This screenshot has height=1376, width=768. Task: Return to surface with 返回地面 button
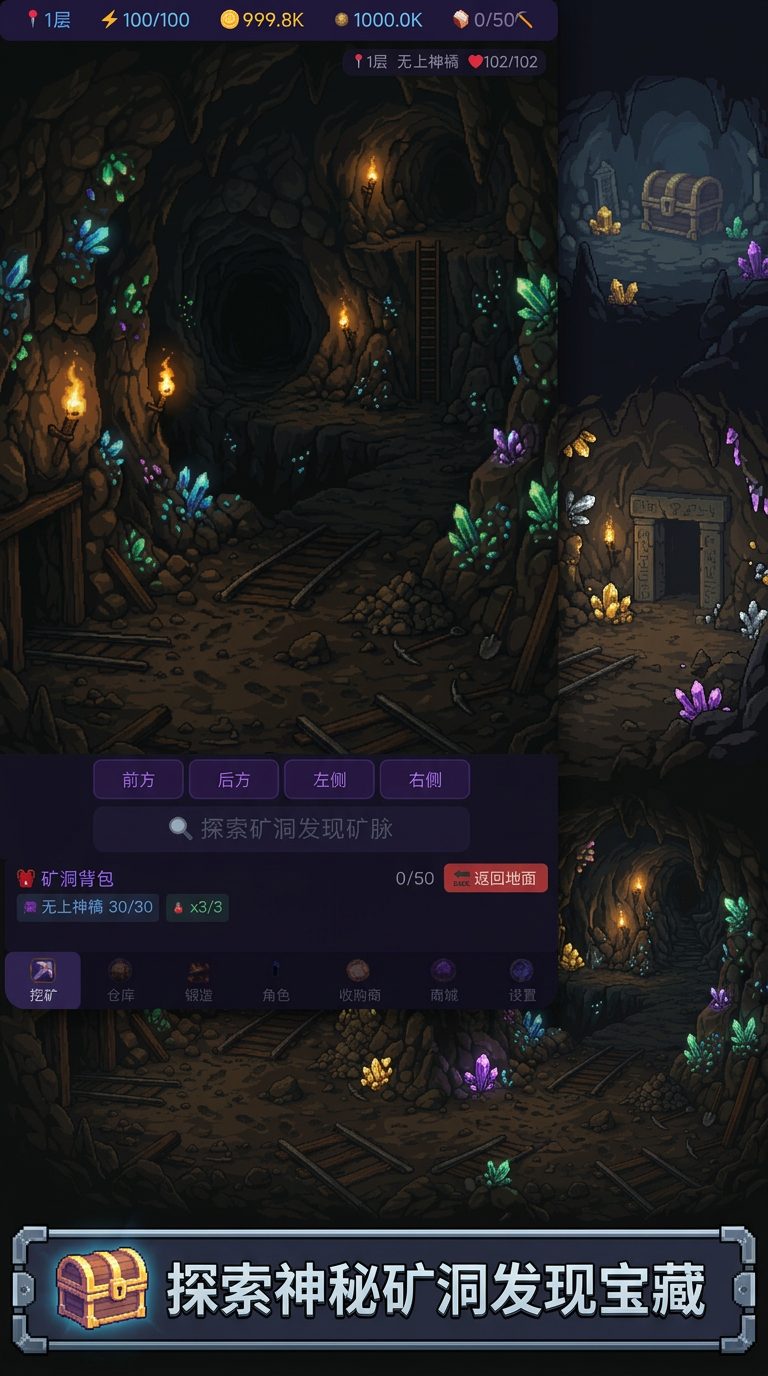pyautogui.click(x=496, y=878)
